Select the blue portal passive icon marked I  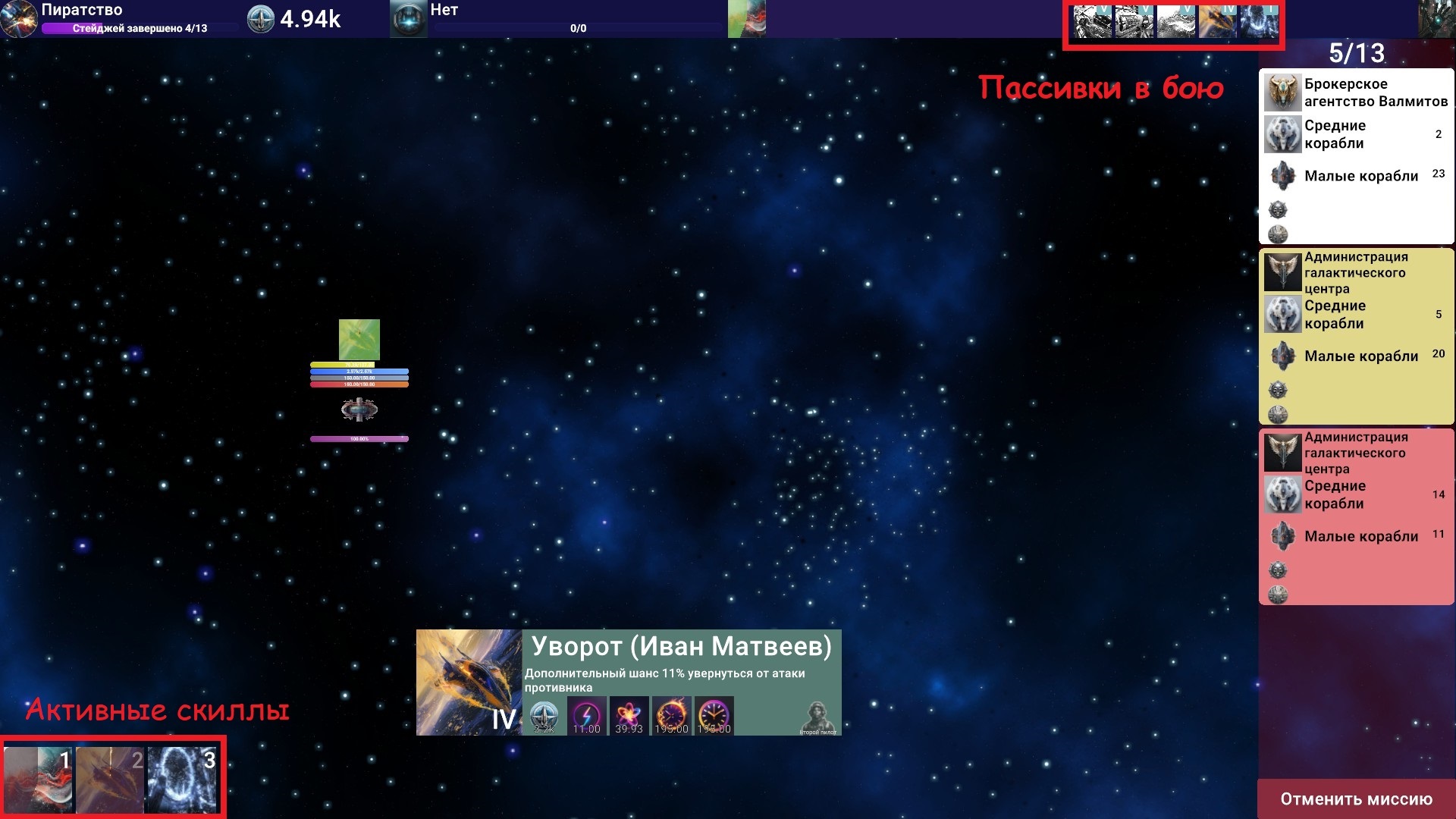pos(1258,21)
